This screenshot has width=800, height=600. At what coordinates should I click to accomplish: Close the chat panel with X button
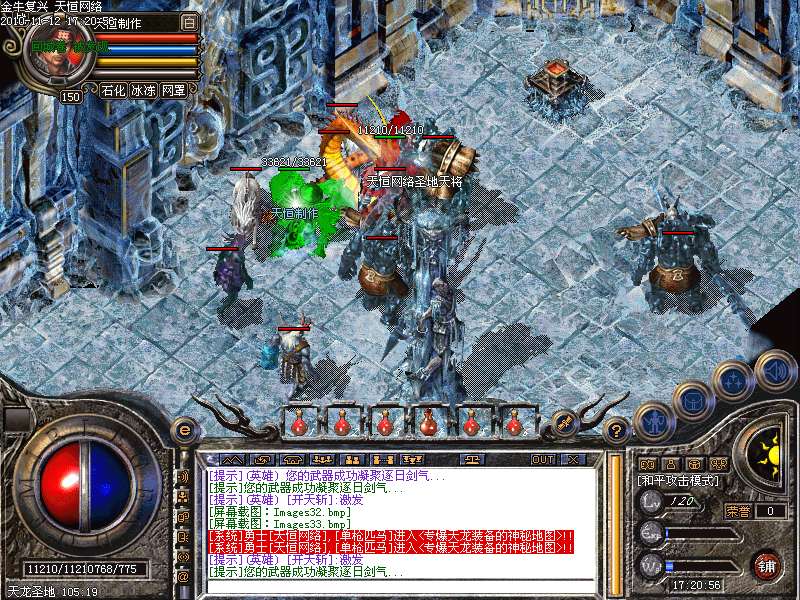[573, 459]
